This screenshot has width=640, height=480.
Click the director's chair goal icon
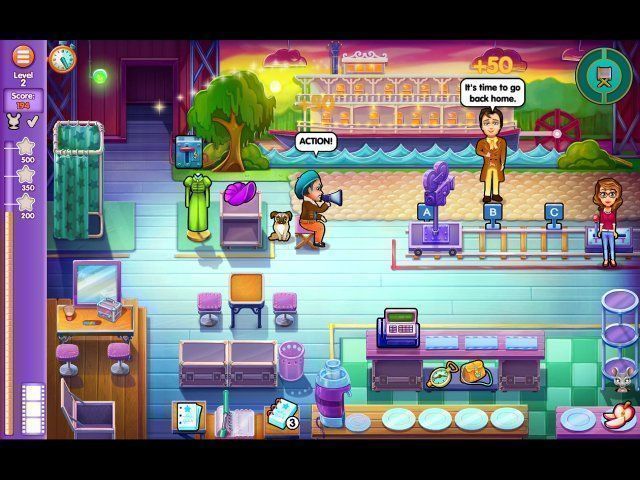[x=597, y=70]
